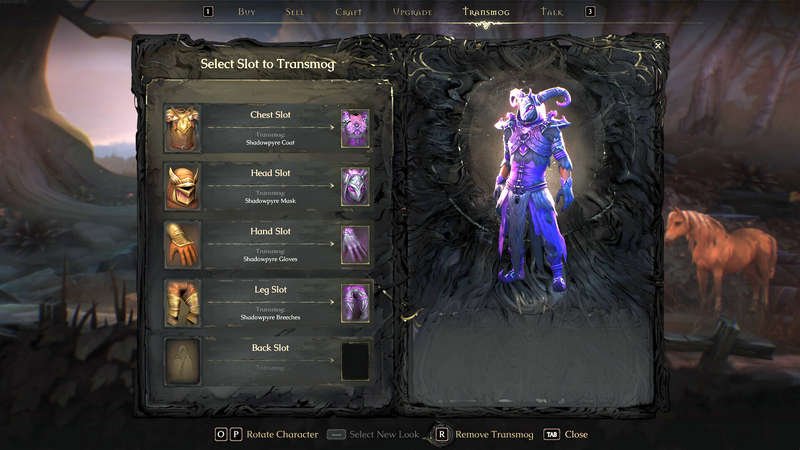Click the golden chest armor icon
The width and height of the screenshot is (800, 450).
[x=183, y=129]
